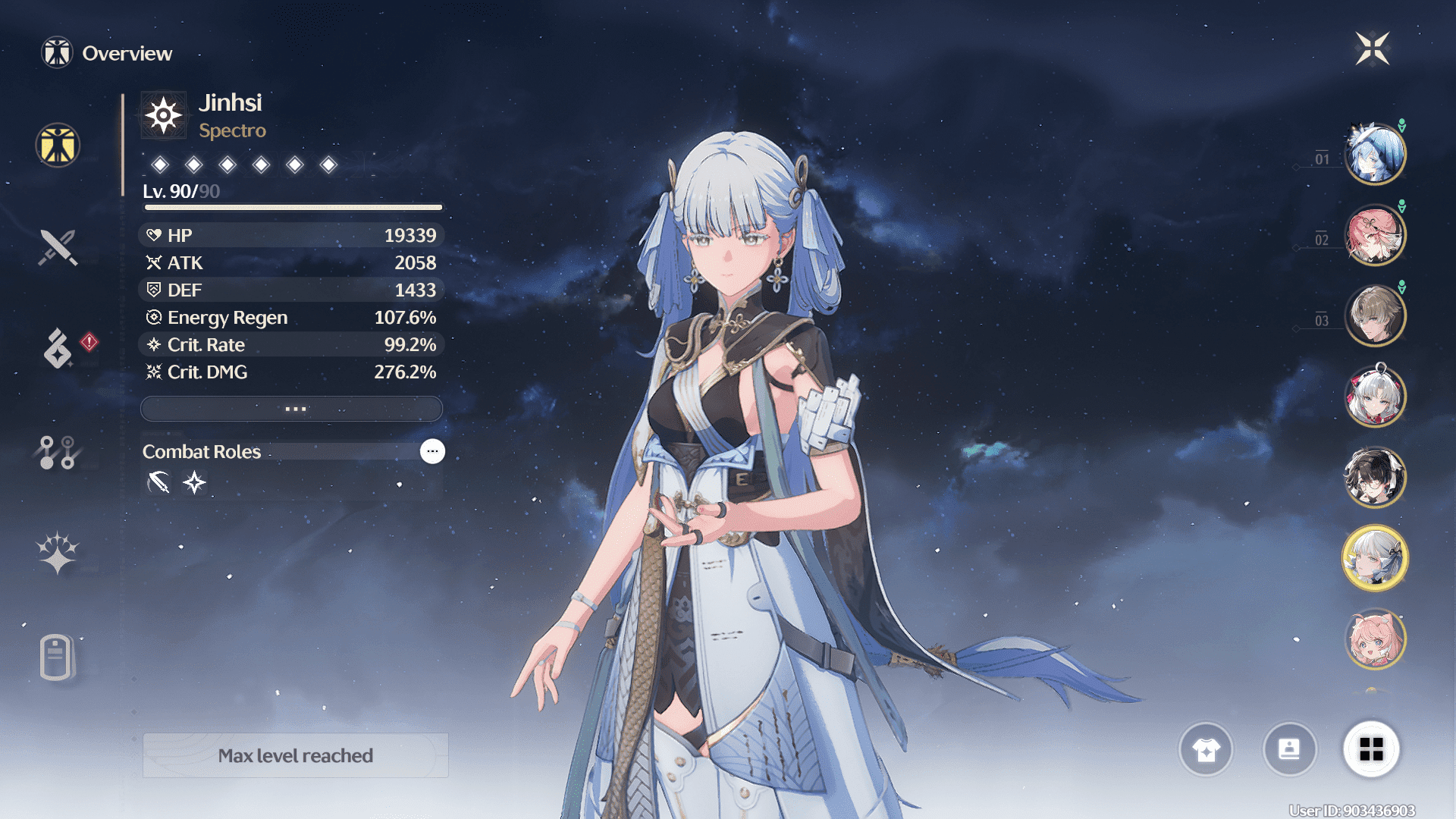The image size is (1456, 819).
Task: Choose the dark-haired character with glasses
Action: (x=1375, y=478)
